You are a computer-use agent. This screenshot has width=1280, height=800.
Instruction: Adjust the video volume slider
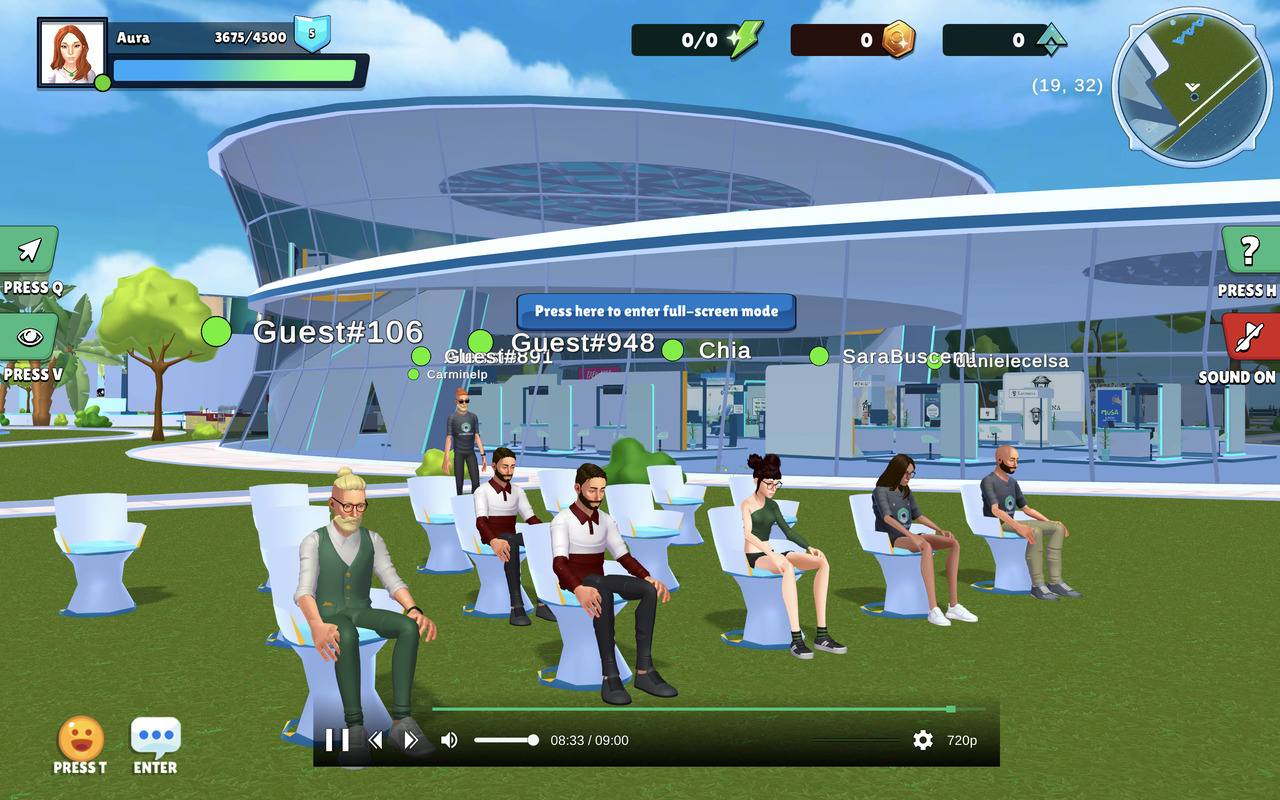506,740
